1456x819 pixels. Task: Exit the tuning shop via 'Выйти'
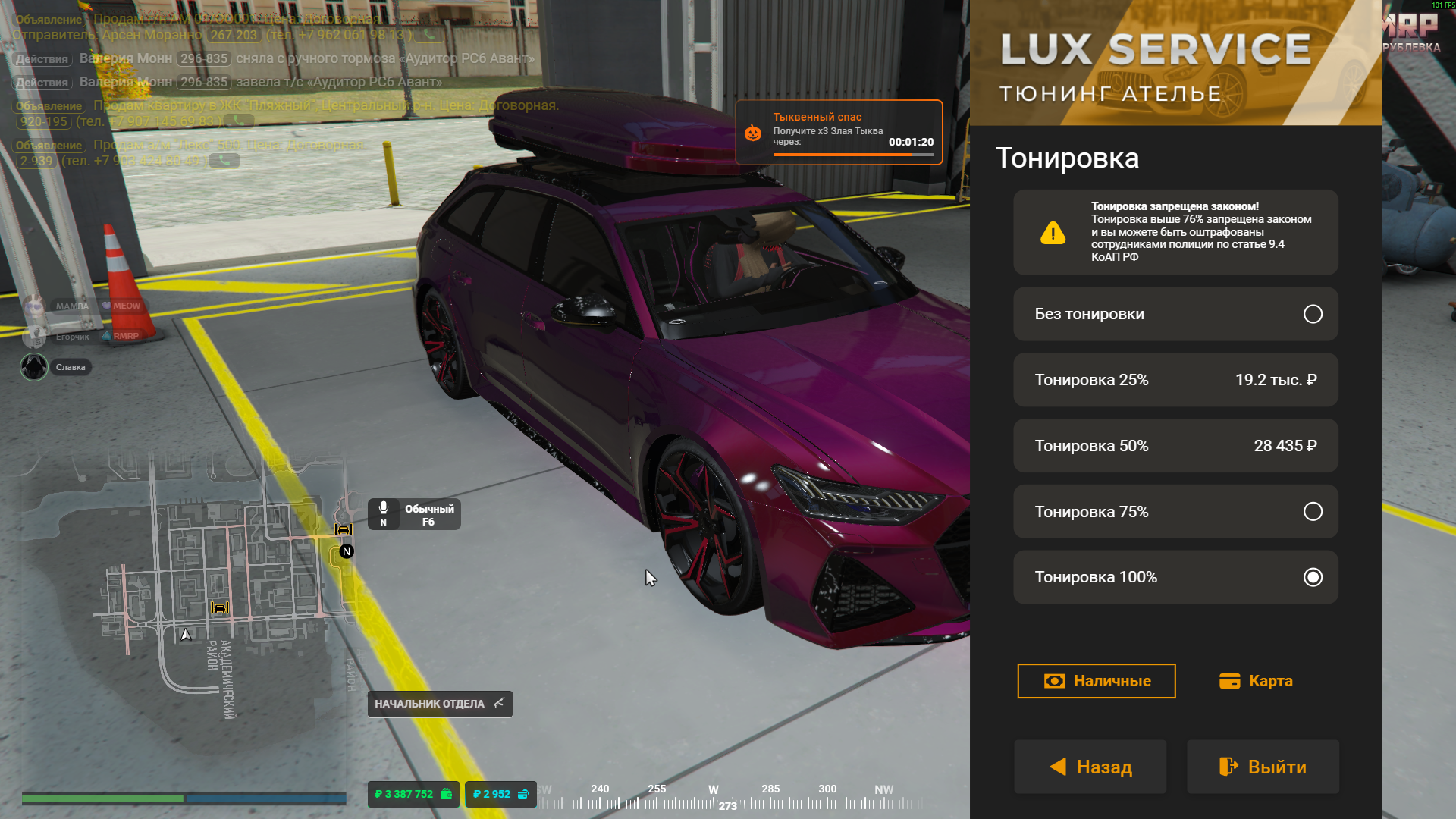coord(1263,767)
